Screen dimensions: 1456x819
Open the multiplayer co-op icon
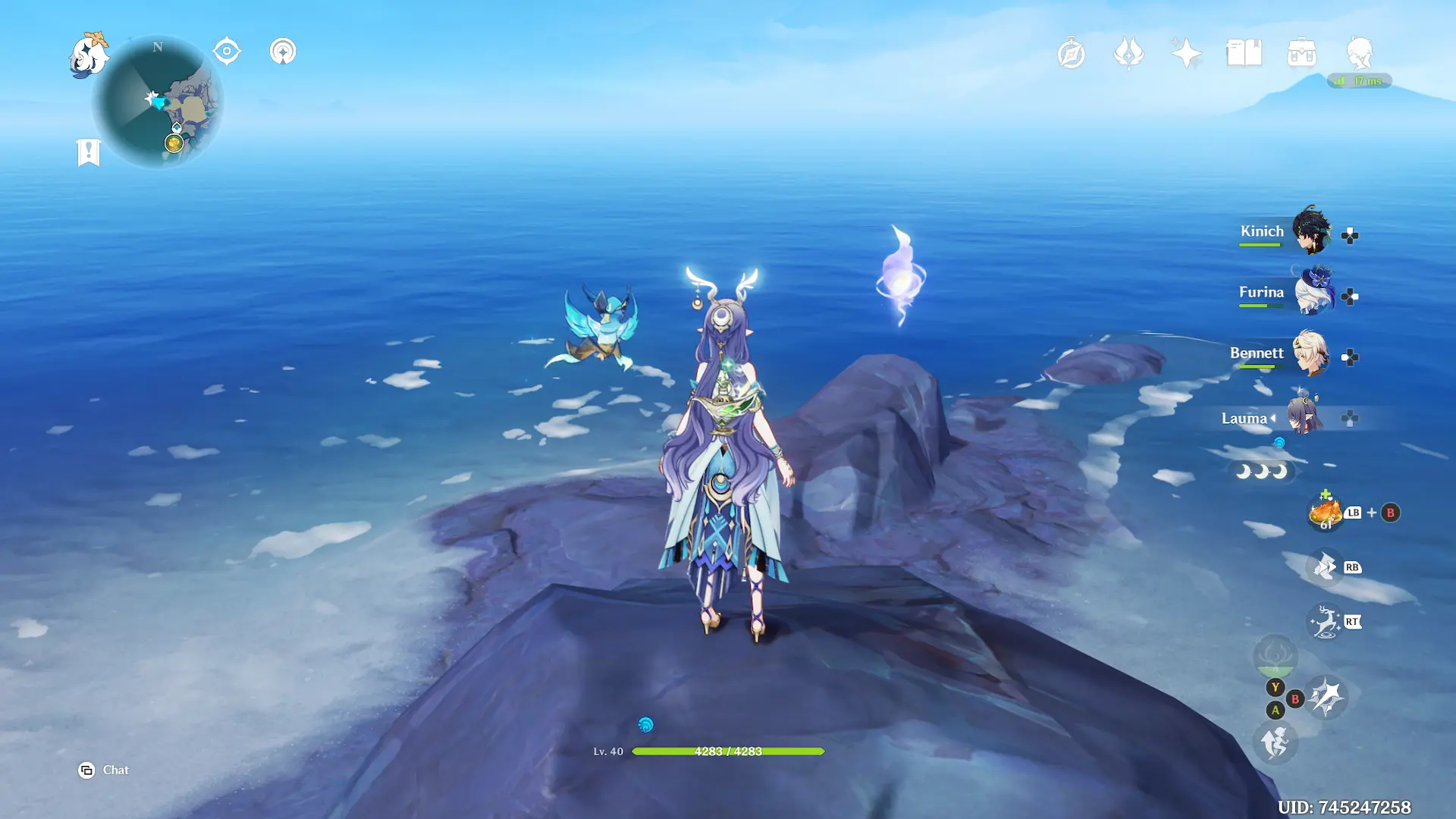[x=283, y=52]
